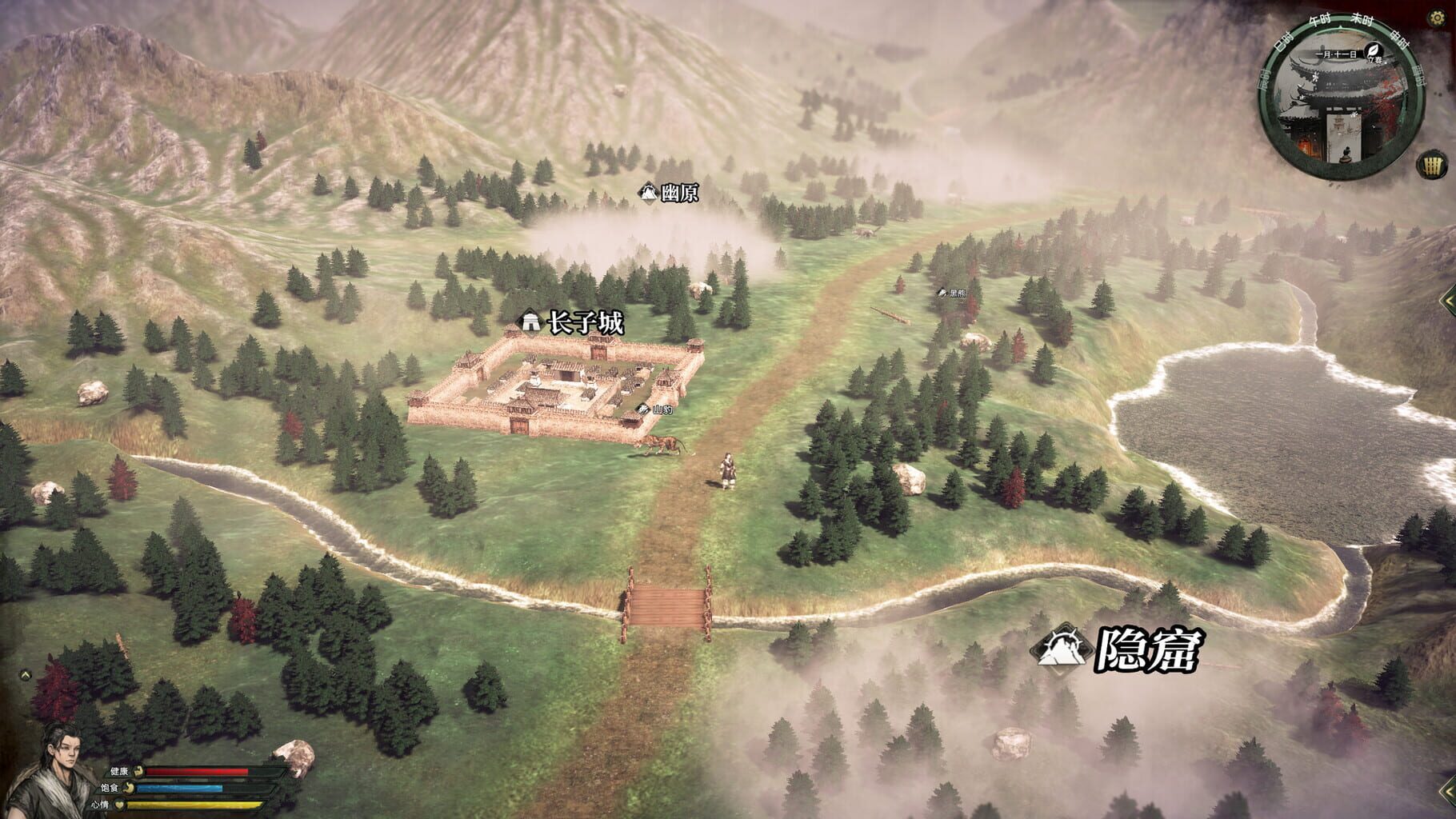The image size is (1456, 819).
Task: Select the 午时 hour segment on the clock ring
Action: 1320,19
